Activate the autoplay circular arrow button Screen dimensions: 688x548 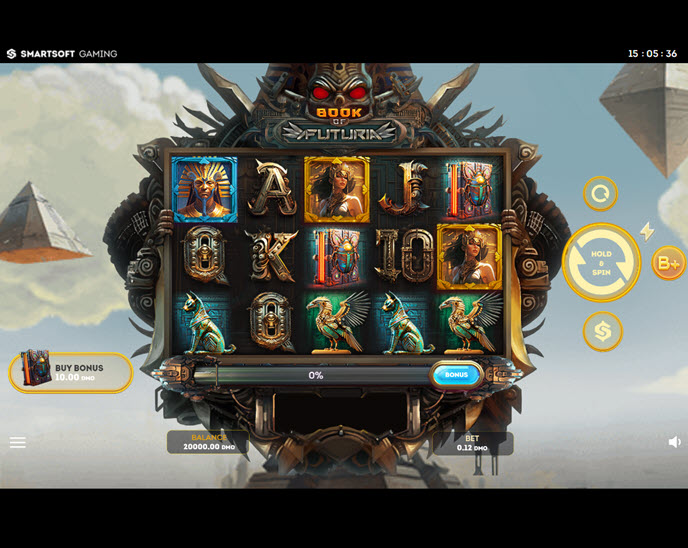[600, 193]
